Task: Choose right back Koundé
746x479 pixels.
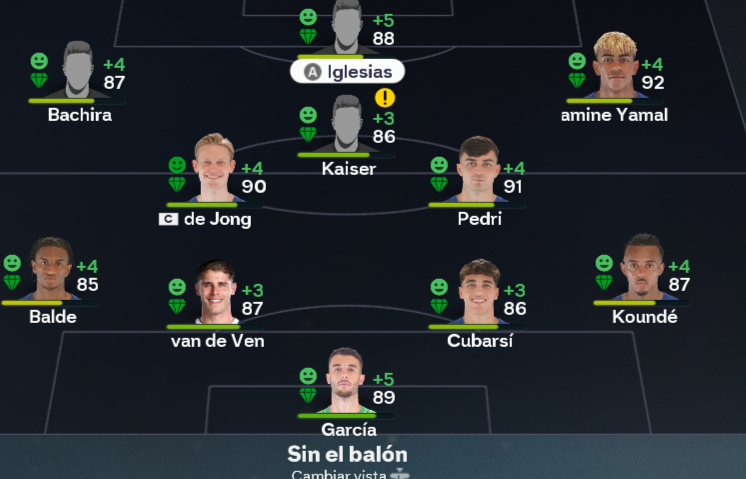Action: click(x=643, y=270)
